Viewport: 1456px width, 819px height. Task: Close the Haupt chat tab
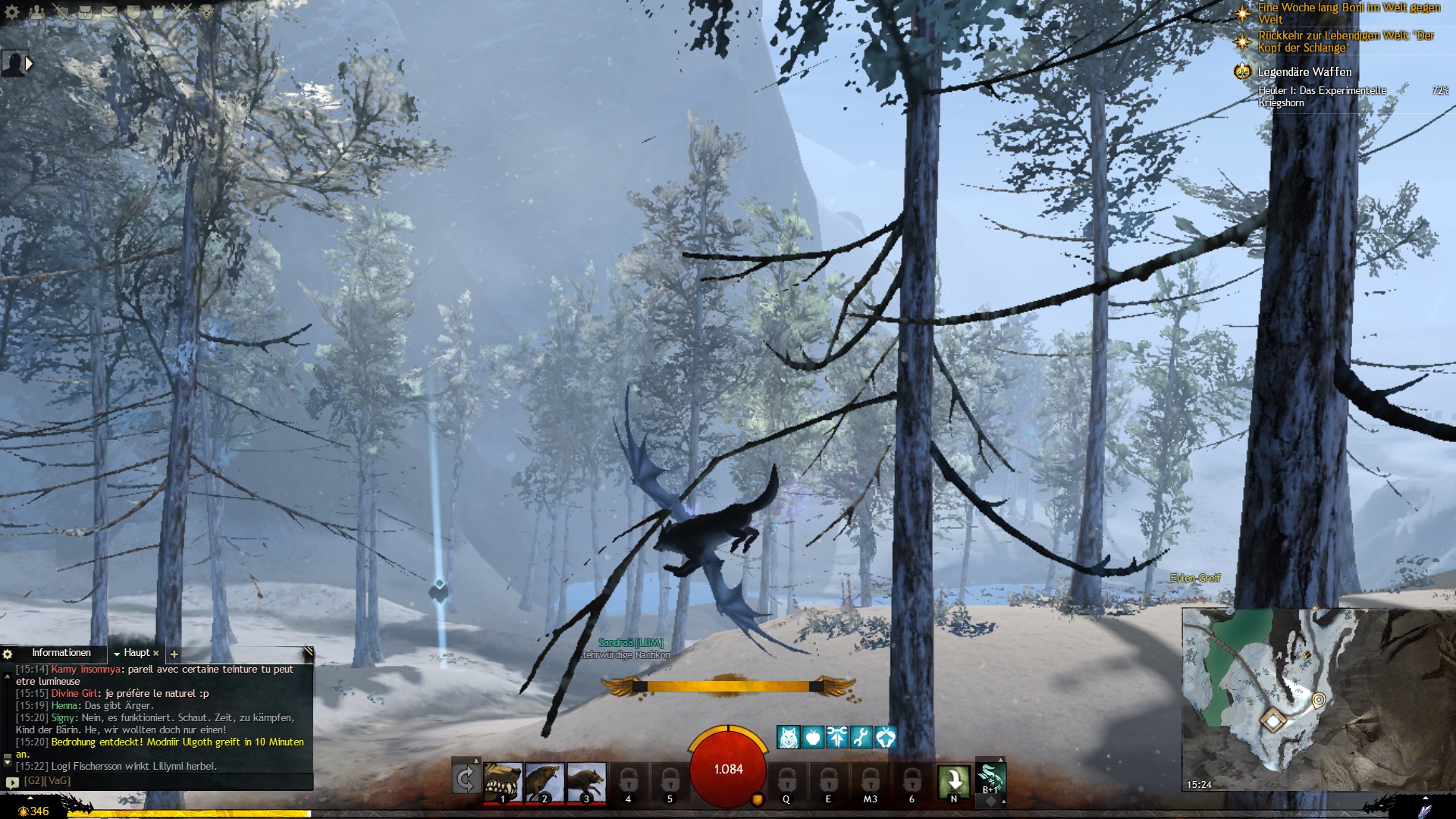(x=156, y=653)
